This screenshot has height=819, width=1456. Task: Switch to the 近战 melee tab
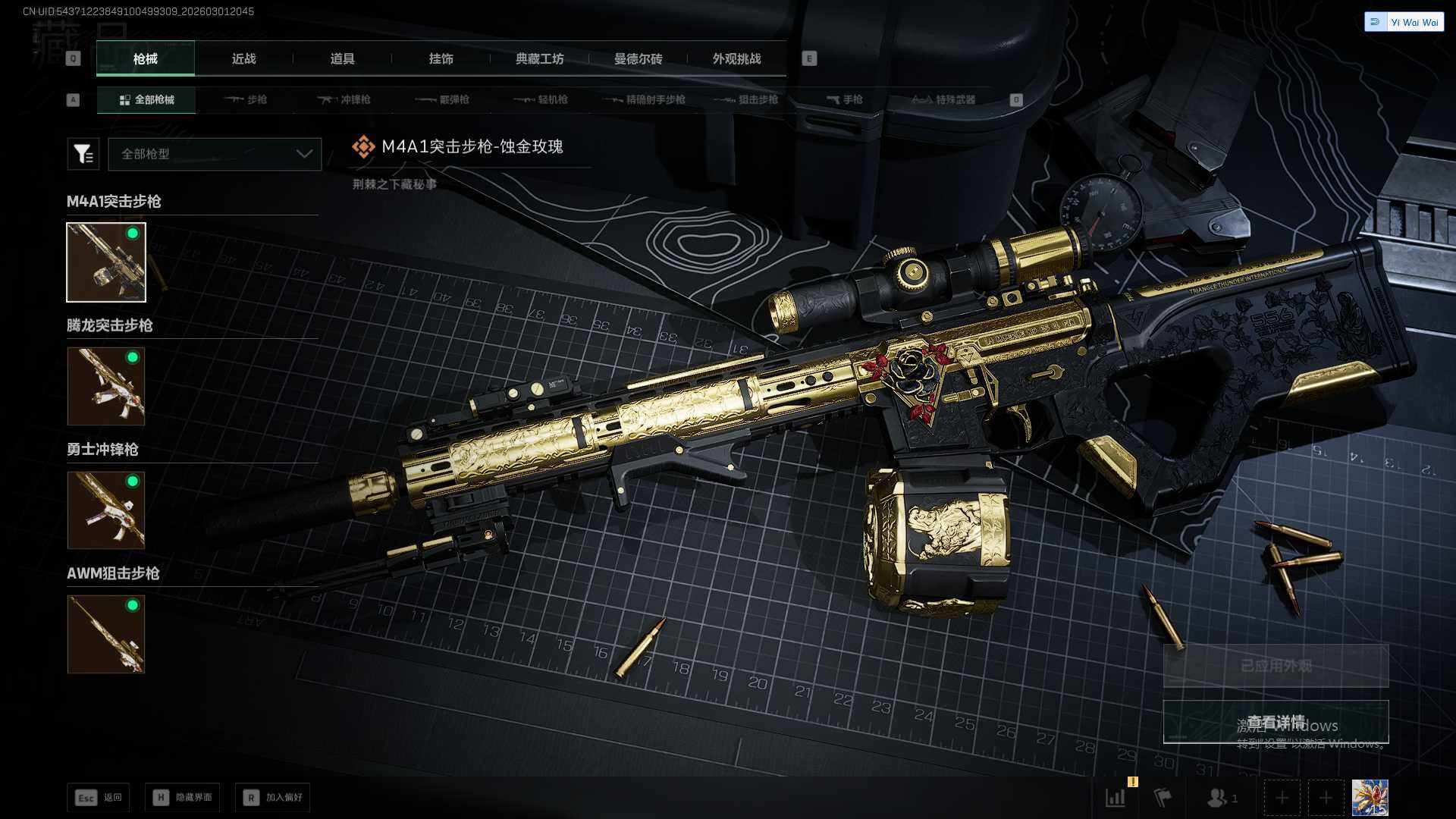pos(243,58)
